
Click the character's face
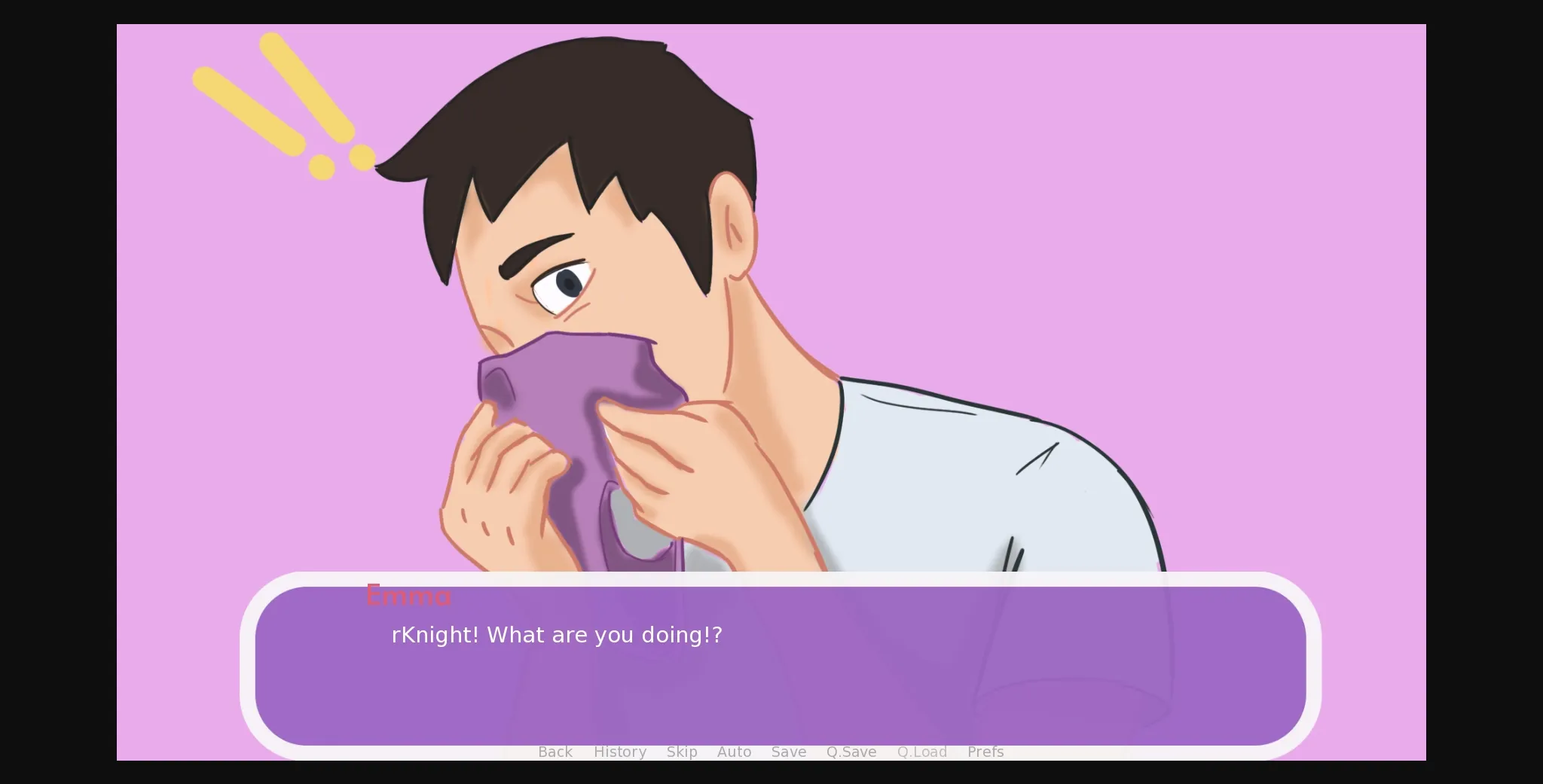coord(603,286)
